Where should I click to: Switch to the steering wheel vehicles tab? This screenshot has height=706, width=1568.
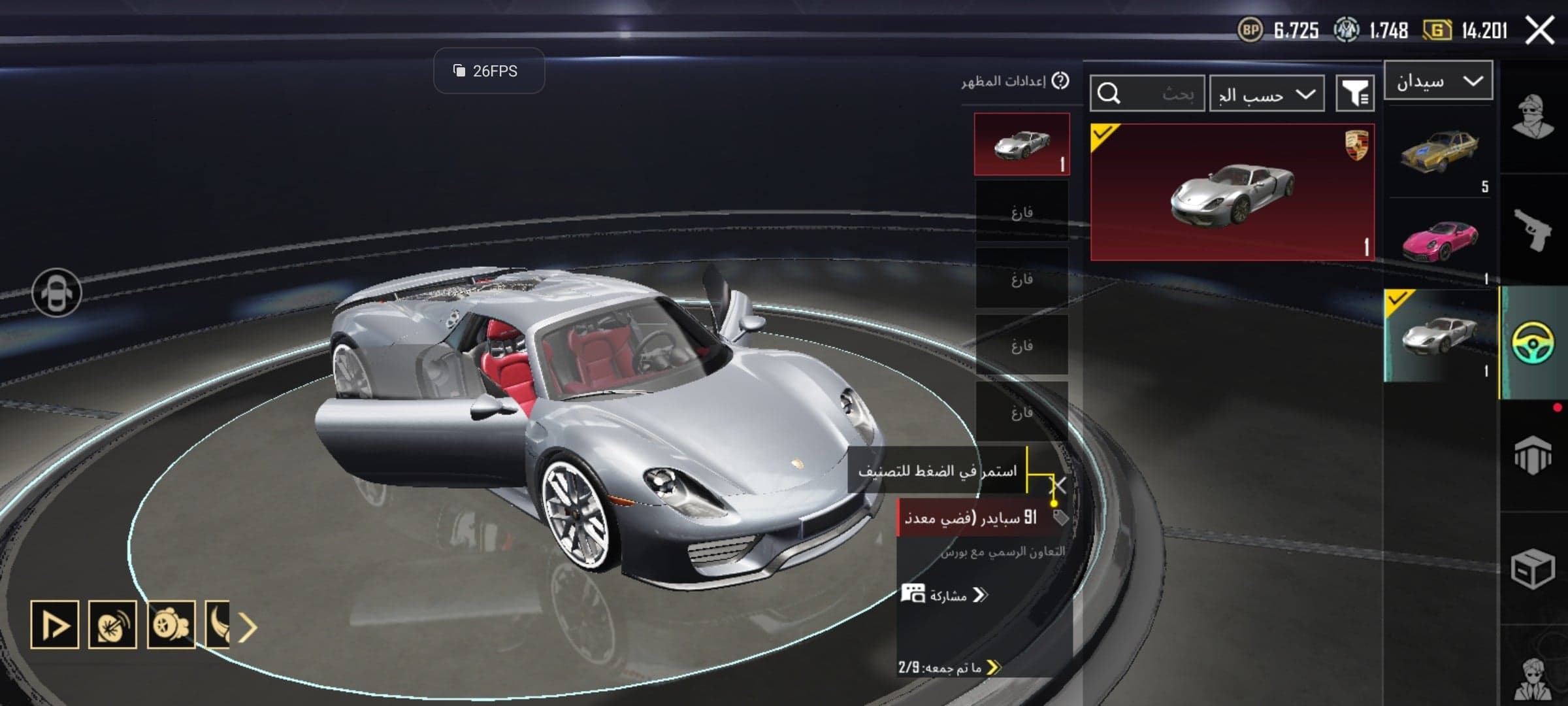1533,343
